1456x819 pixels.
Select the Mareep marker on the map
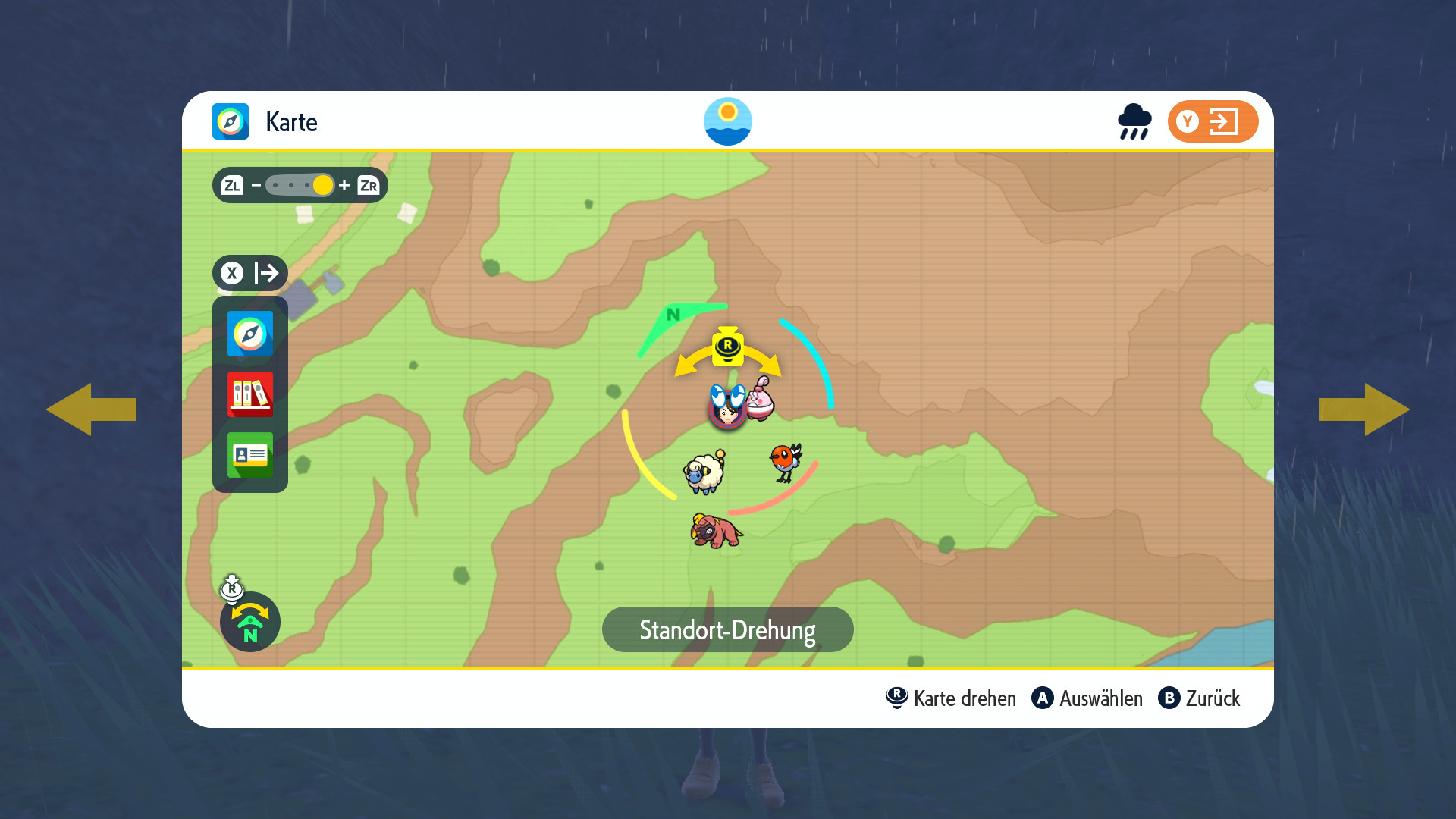(x=704, y=472)
